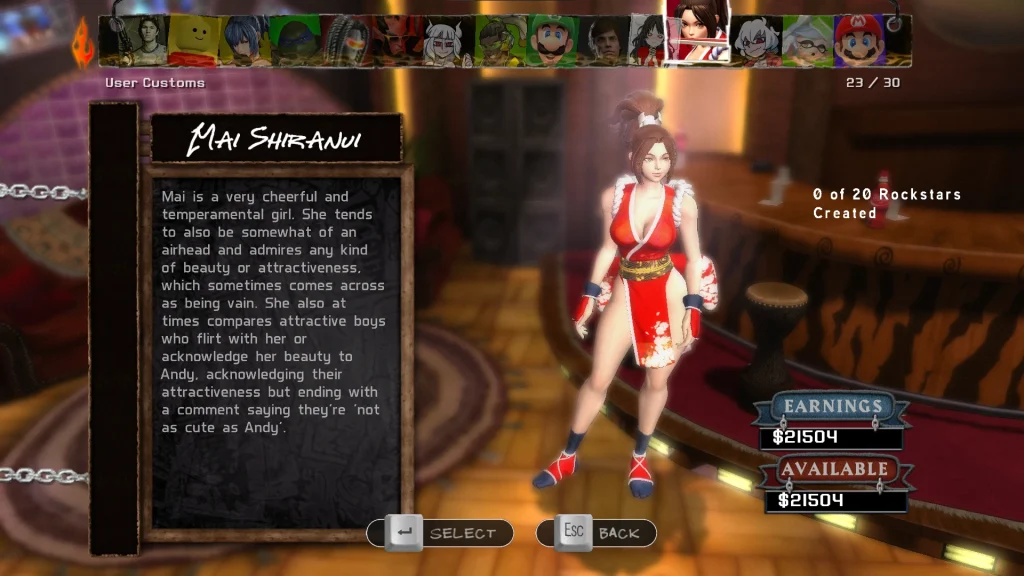Select the flame icon beside roster
Screen dimensions: 1024x576
[x=82, y=43]
